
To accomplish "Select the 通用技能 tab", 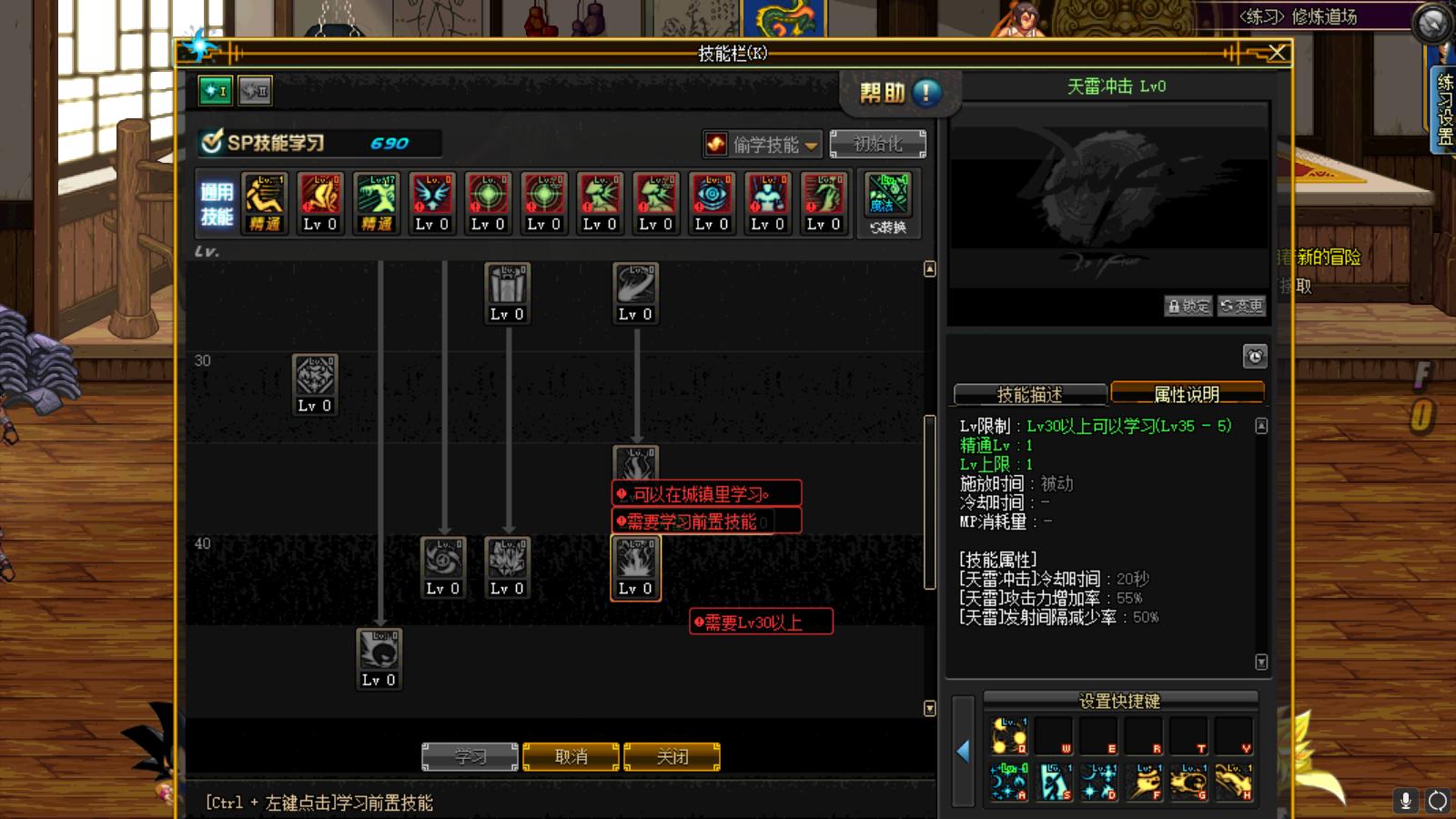I will [x=216, y=202].
